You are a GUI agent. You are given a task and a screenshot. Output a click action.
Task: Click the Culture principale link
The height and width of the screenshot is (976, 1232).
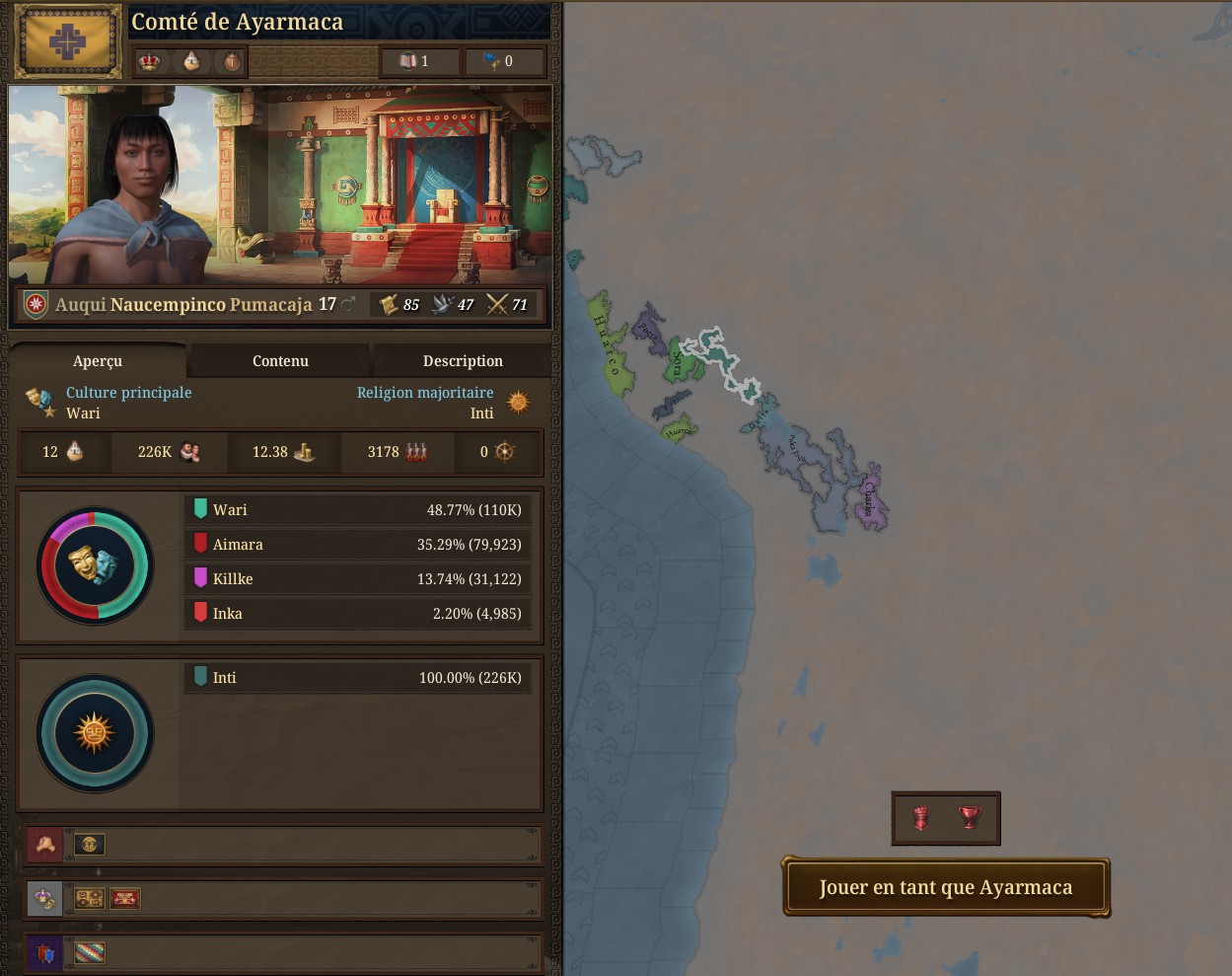coord(128,393)
